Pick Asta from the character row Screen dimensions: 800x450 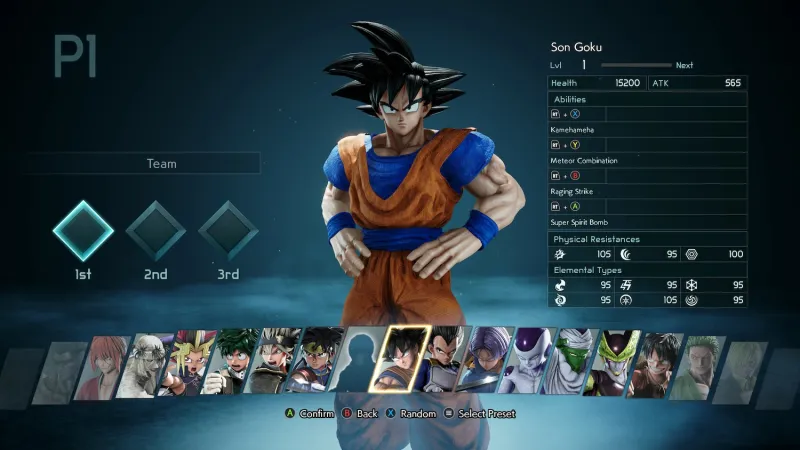274,361
